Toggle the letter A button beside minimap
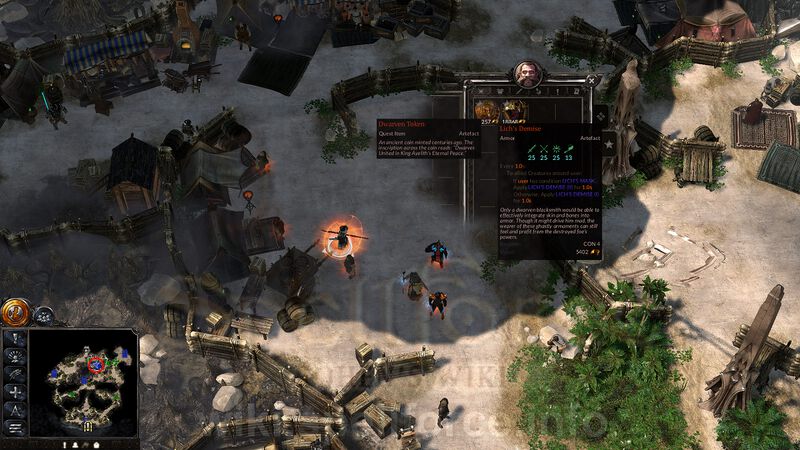The image size is (800, 450). pyautogui.click(x=15, y=409)
